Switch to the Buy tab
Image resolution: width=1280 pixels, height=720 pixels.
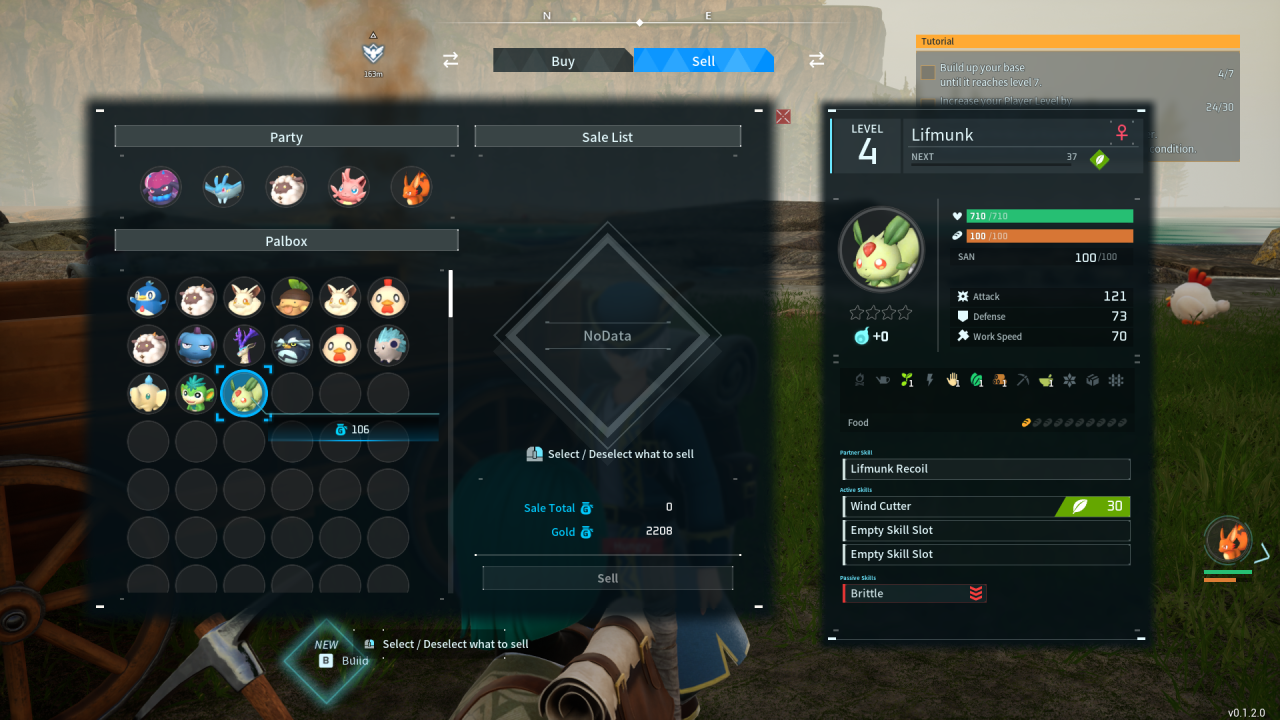[x=563, y=60]
